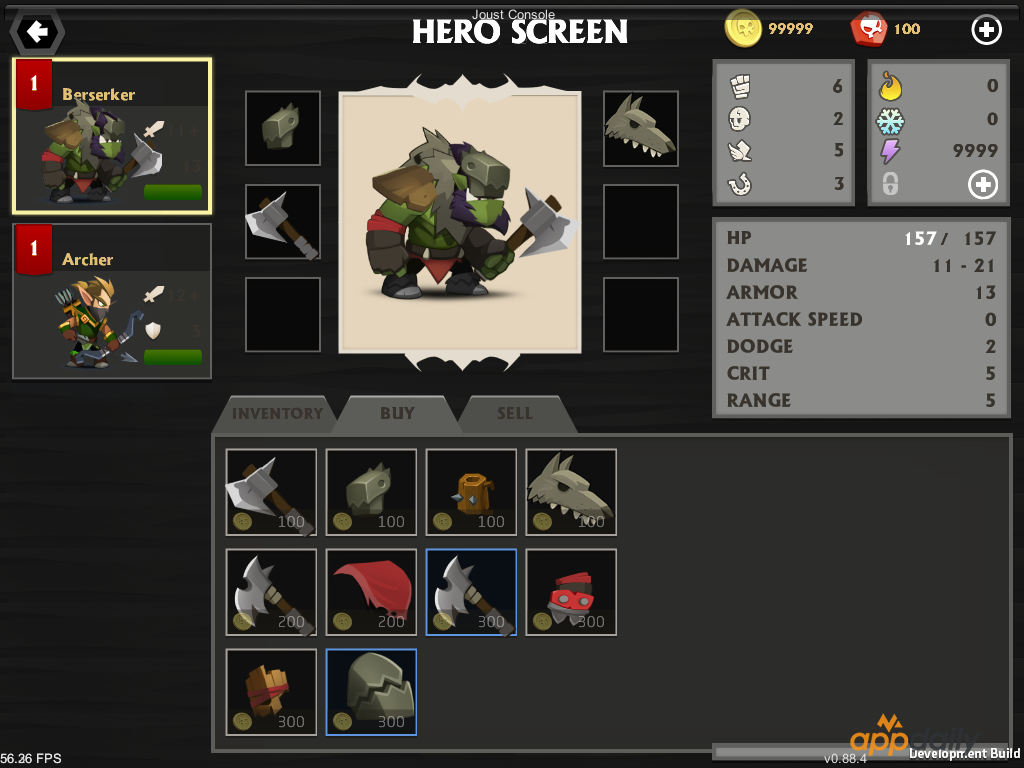This screenshot has height=768, width=1024.
Task: Select the Berserker hero card
Action: point(112,136)
